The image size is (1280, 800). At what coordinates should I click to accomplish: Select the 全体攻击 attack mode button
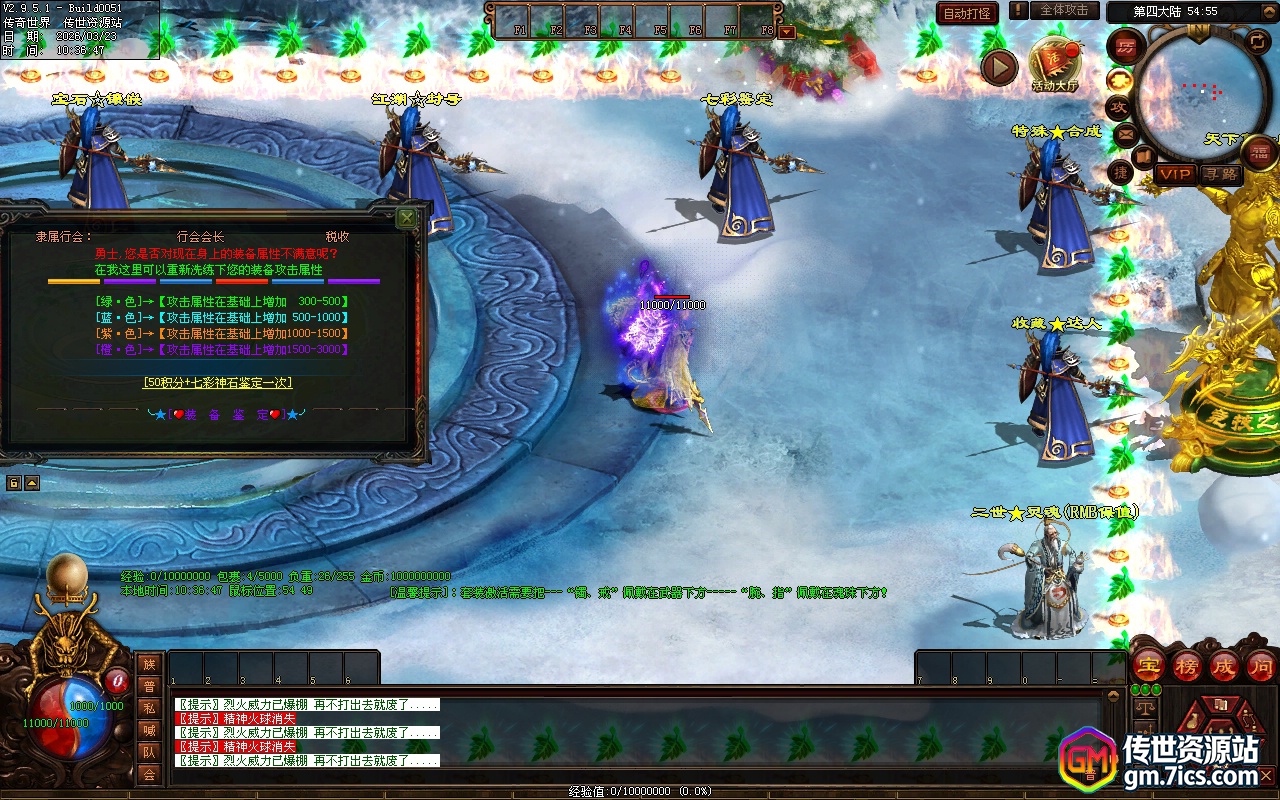click(1064, 11)
